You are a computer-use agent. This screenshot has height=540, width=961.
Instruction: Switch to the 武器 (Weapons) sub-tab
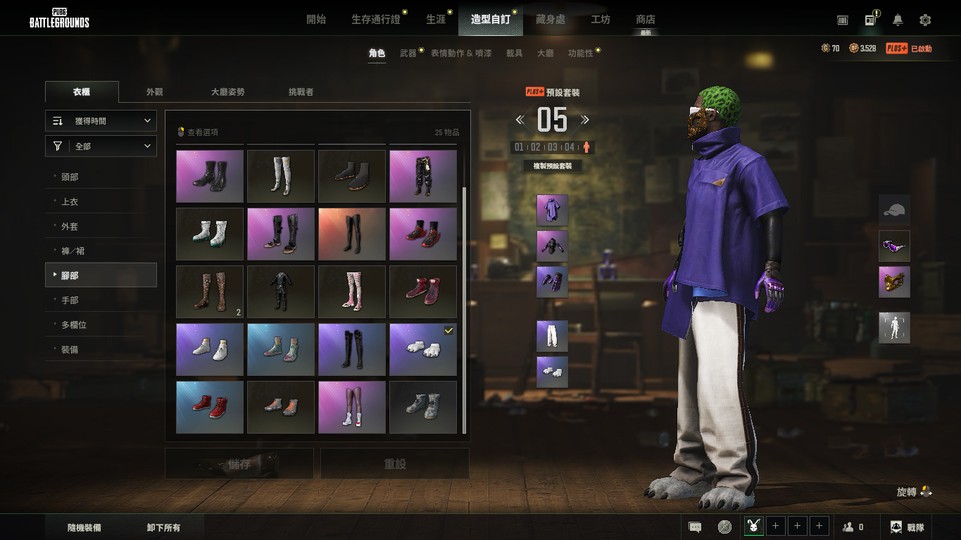(x=408, y=53)
